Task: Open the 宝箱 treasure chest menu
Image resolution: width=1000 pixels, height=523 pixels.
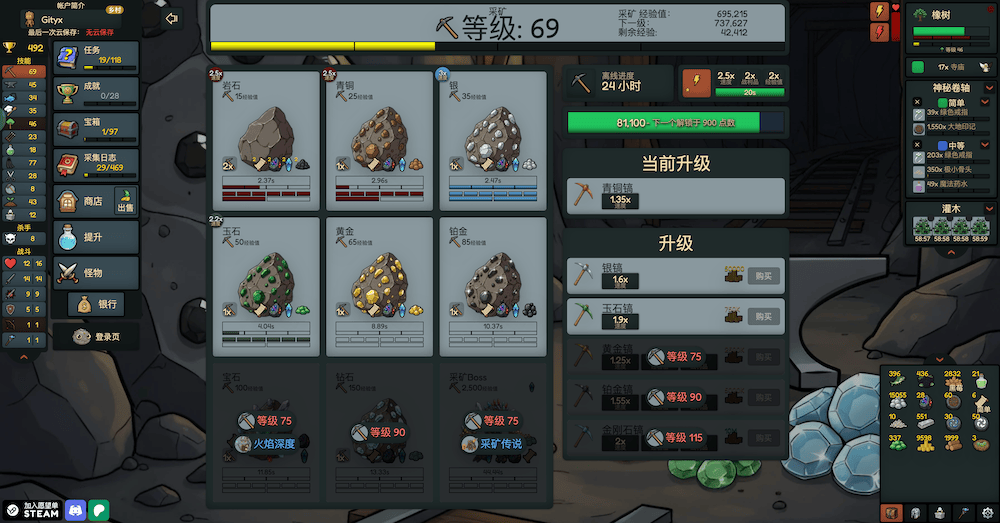Action: 95,127
